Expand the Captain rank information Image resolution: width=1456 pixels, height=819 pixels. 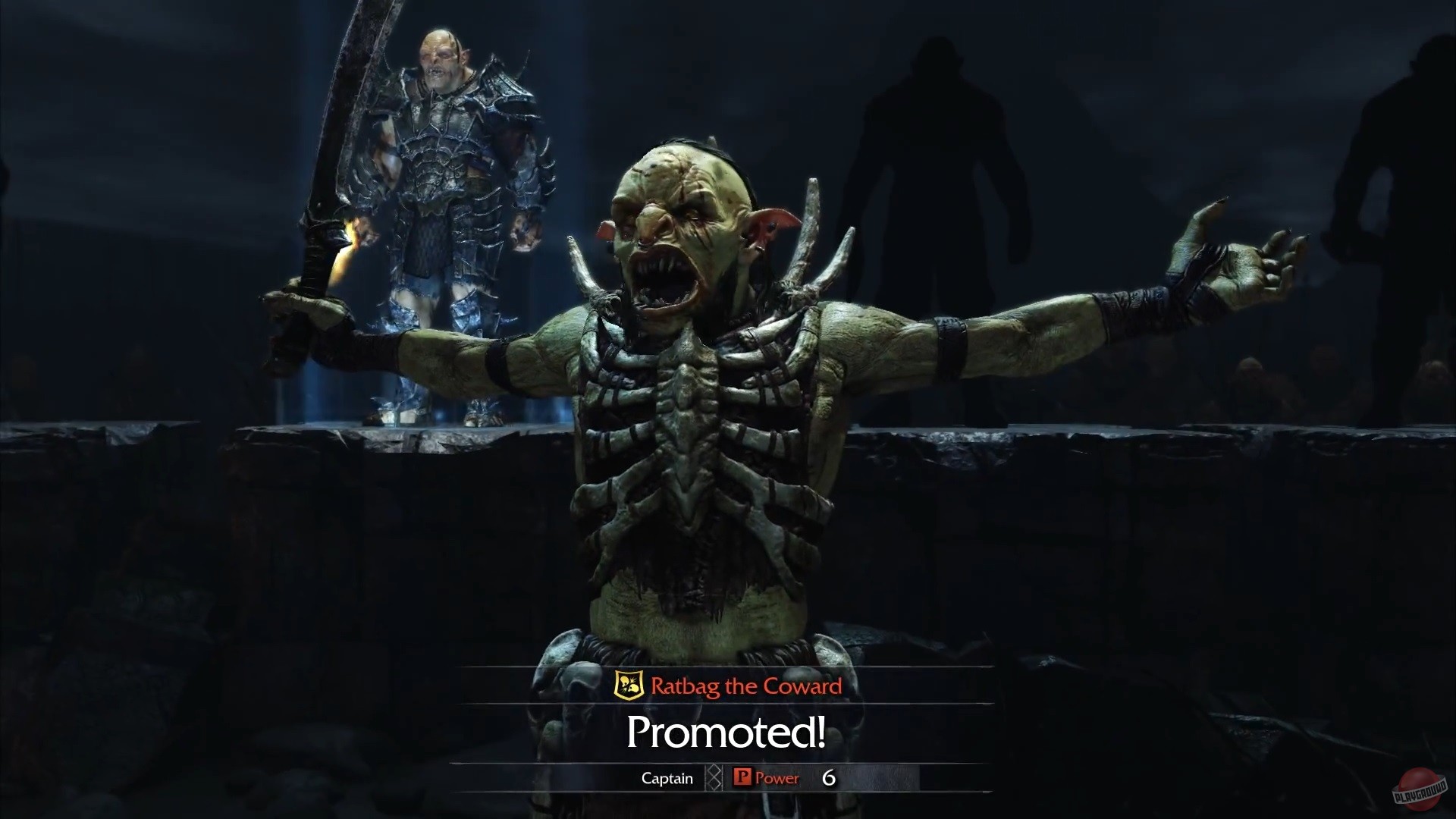(x=666, y=778)
